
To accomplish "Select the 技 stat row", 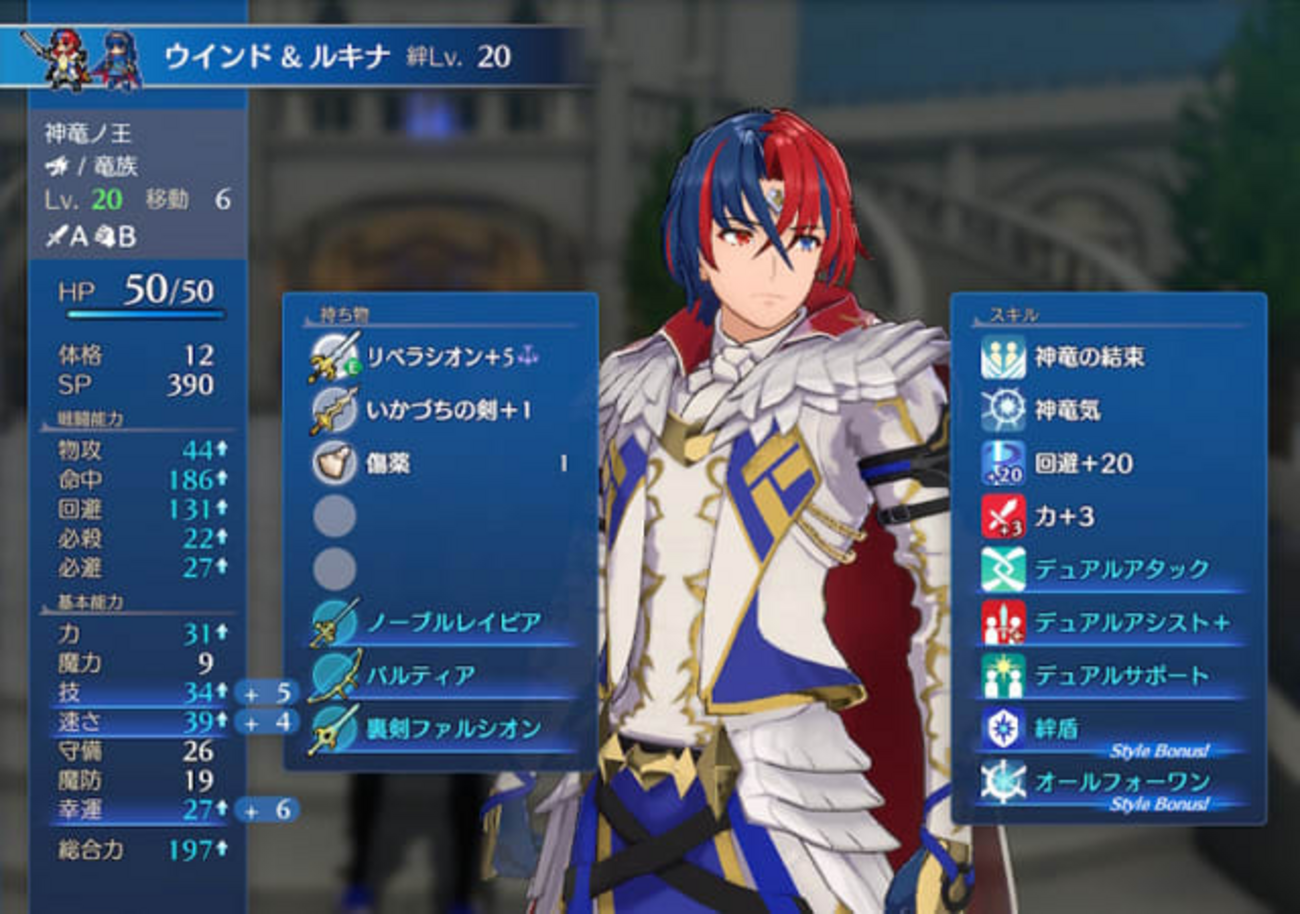I will click(x=138, y=692).
